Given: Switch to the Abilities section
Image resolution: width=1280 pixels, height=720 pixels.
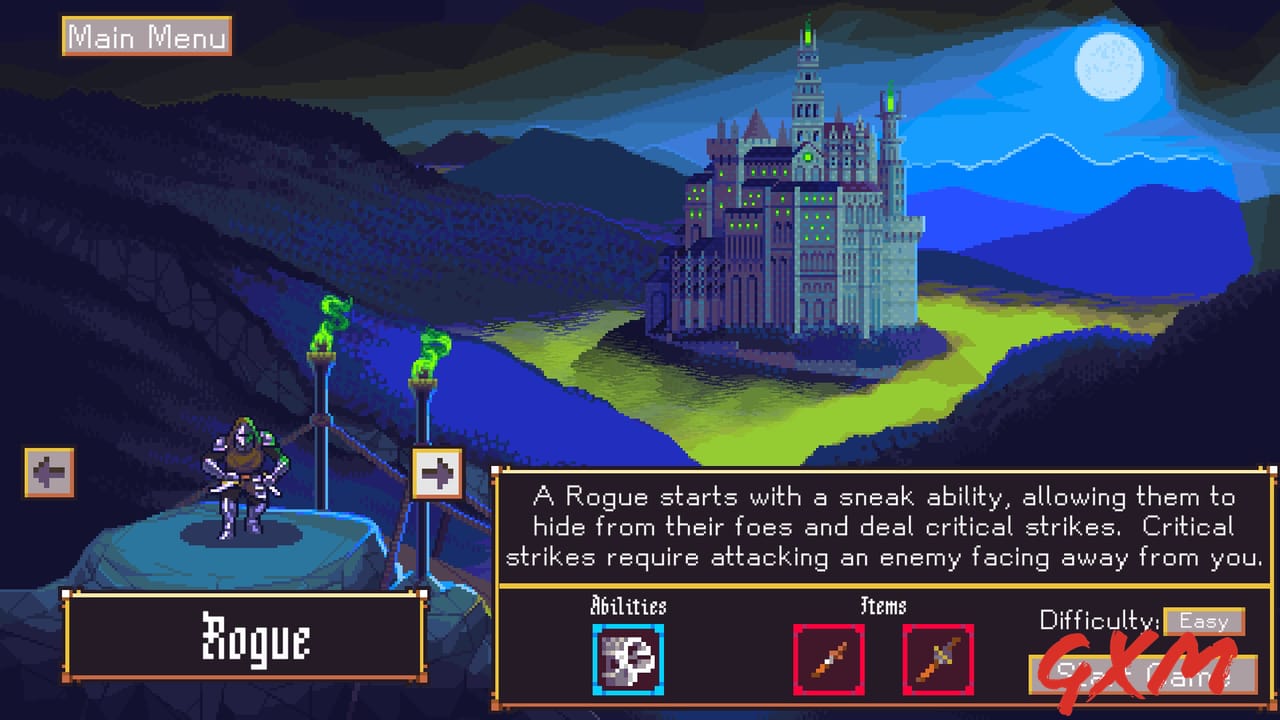Looking at the screenshot, I should click(x=627, y=607).
